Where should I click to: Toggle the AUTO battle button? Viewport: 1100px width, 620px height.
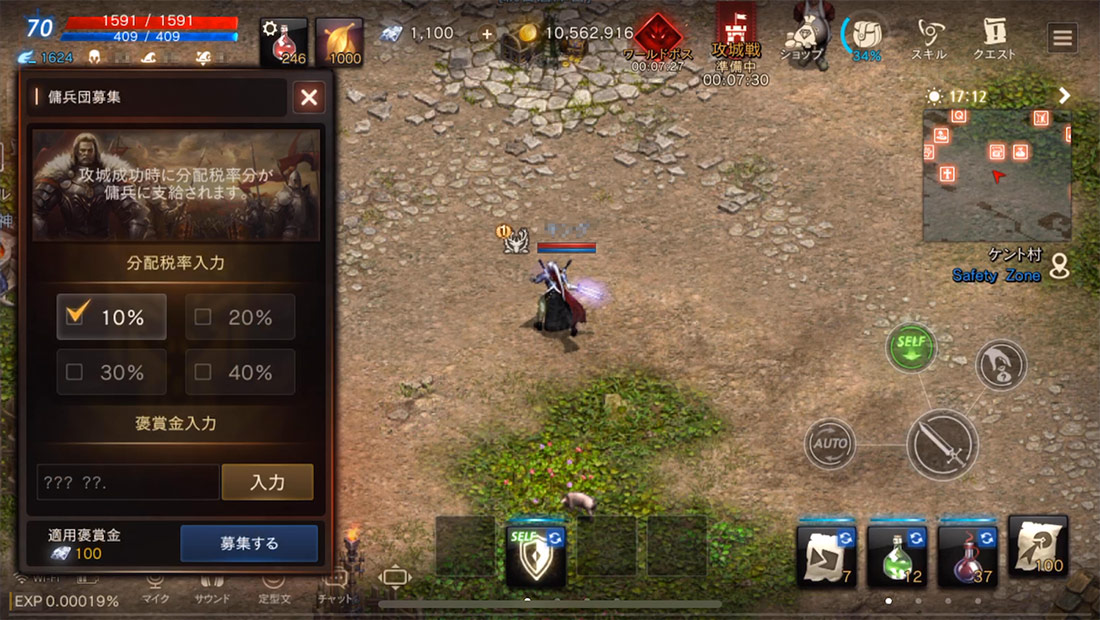(831, 443)
